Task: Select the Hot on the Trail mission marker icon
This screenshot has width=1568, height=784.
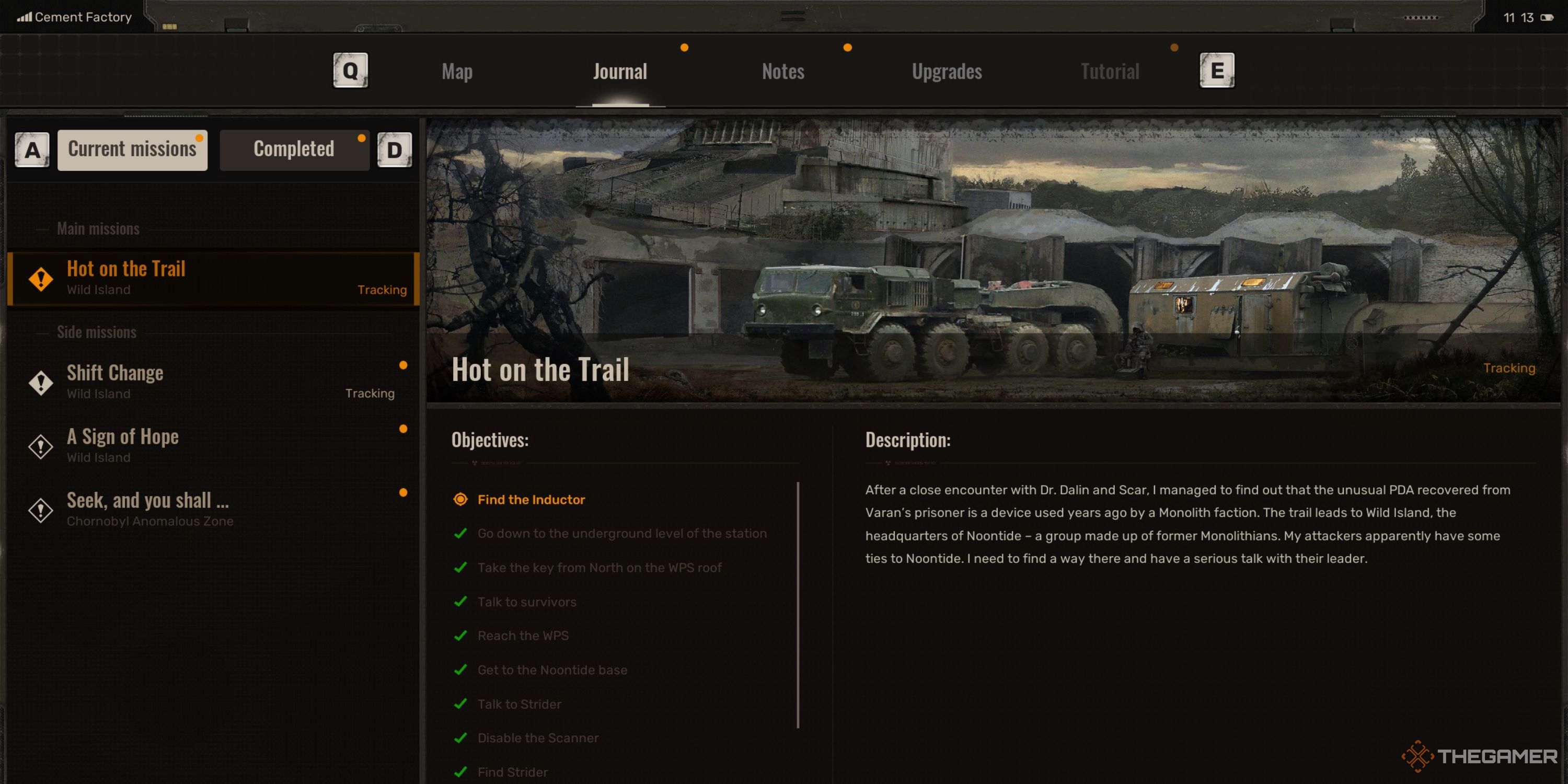Action: coord(40,279)
